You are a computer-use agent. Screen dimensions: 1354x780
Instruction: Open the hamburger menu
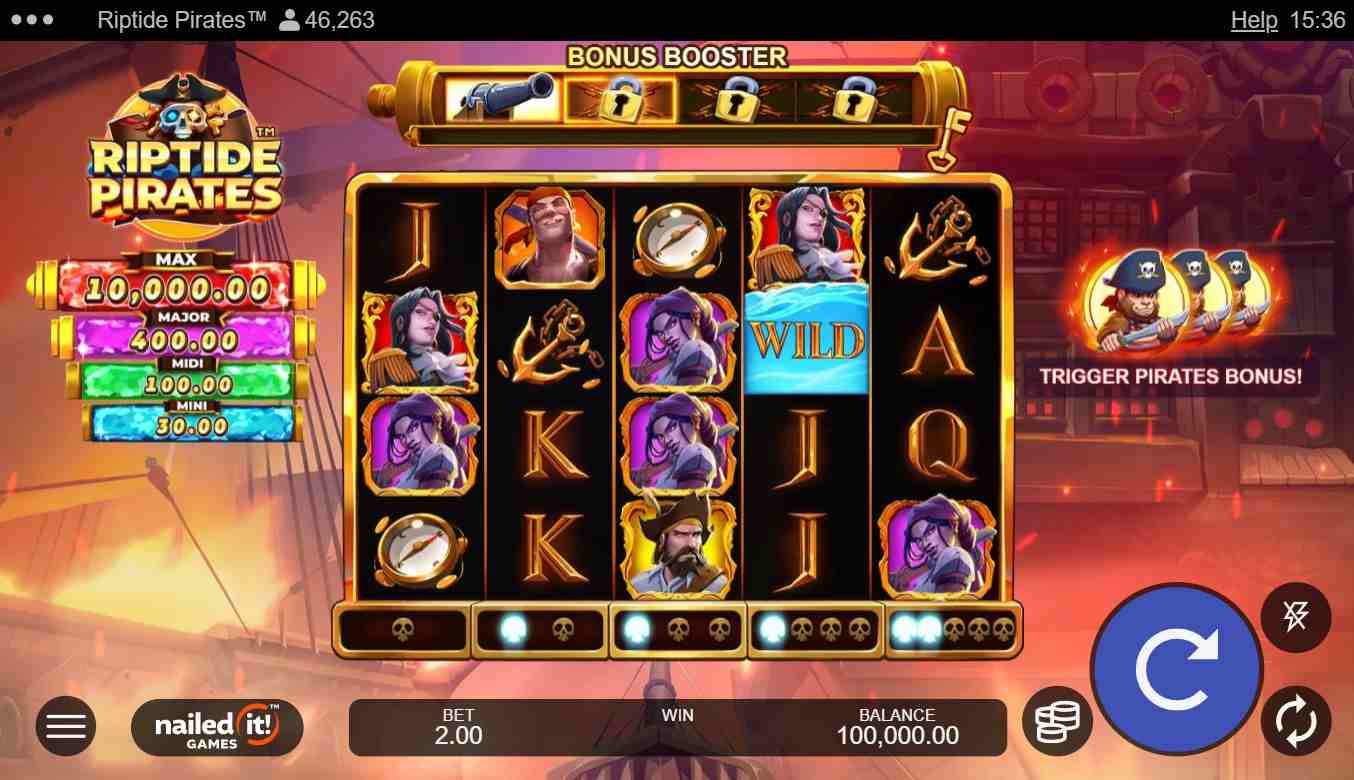[66, 726]
